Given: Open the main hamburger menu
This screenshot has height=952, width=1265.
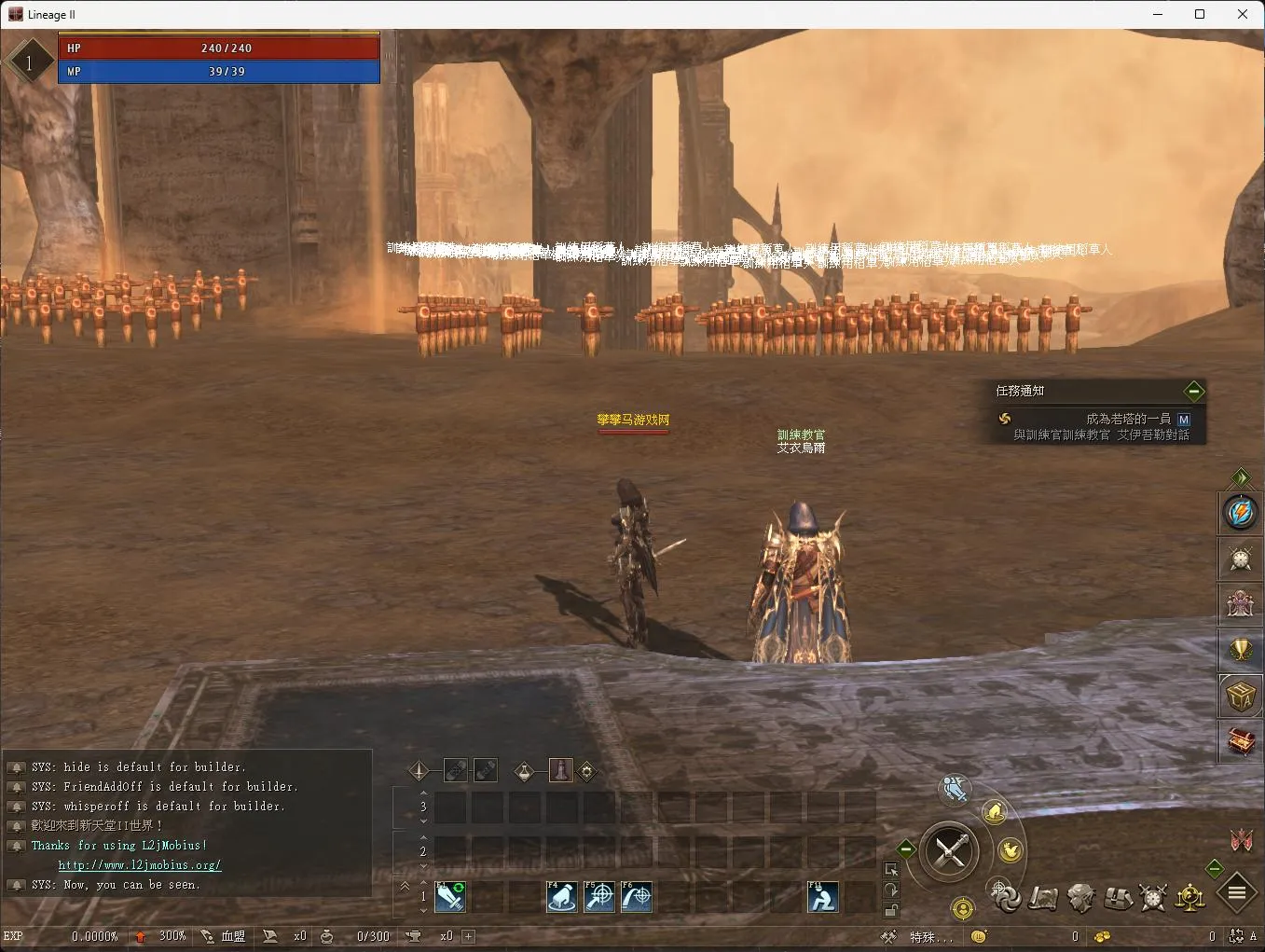Looking at the screenshot, I should (x=1237, y=892).
